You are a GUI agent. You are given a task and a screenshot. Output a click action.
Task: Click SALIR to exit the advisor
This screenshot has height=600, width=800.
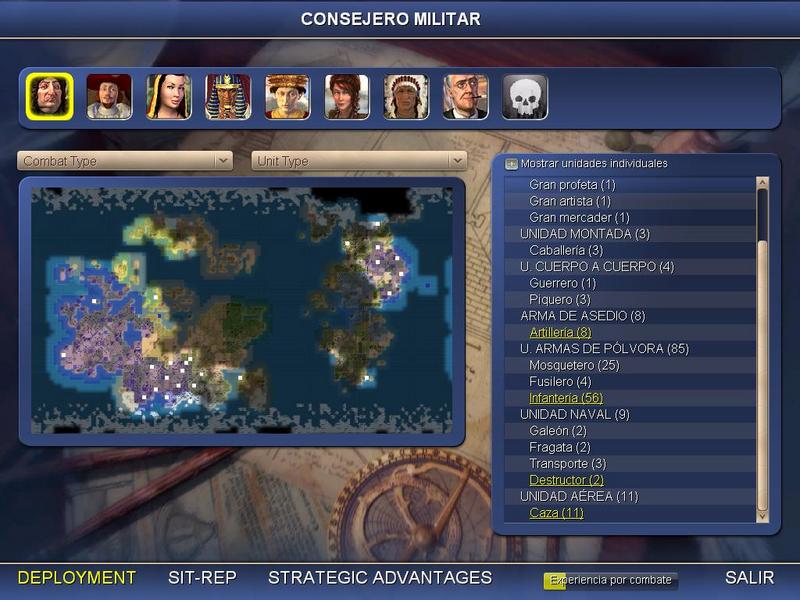[749, 578]
